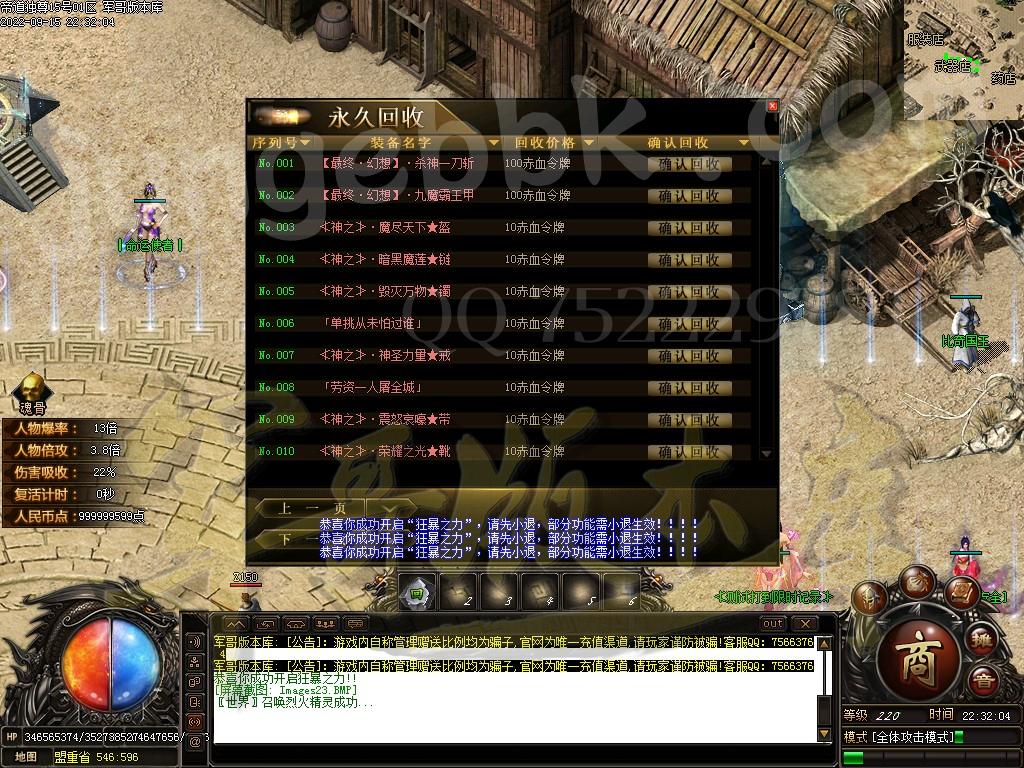Click the chat panel's out button
This screenshot has width=1024, height=768.
[x=773, y=624]
